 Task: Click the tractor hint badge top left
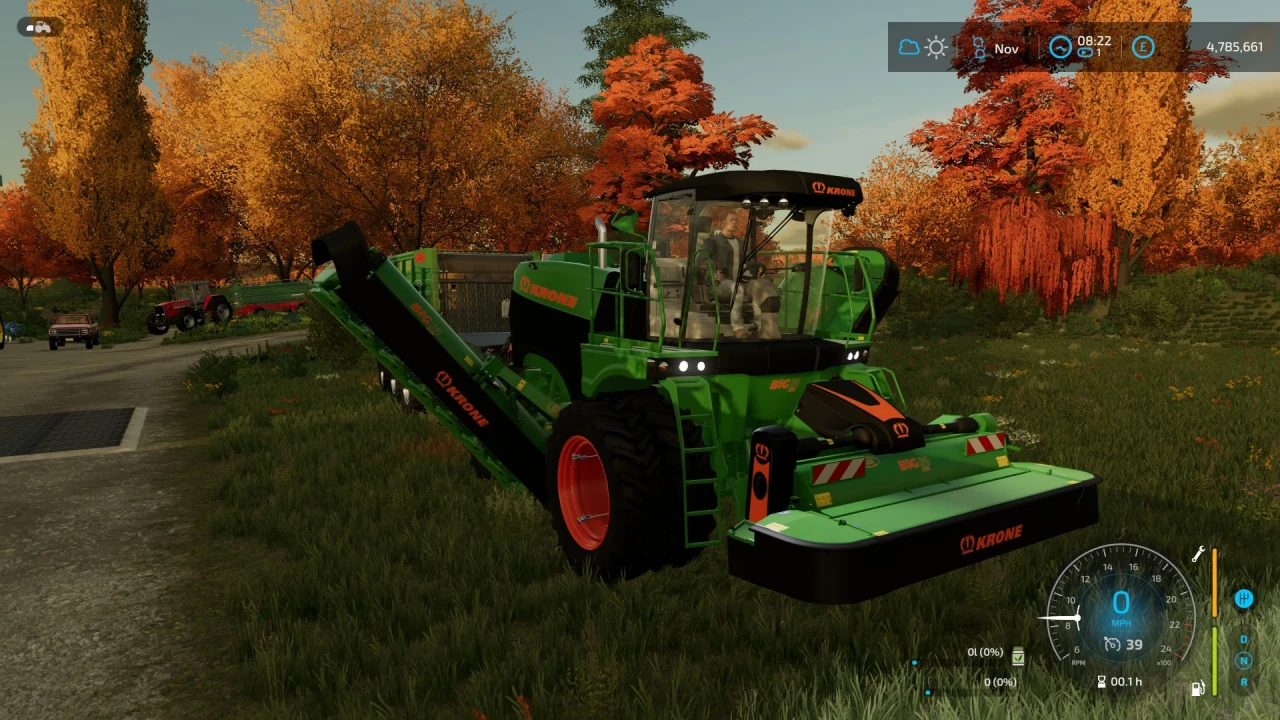click(x=38, y=27)
